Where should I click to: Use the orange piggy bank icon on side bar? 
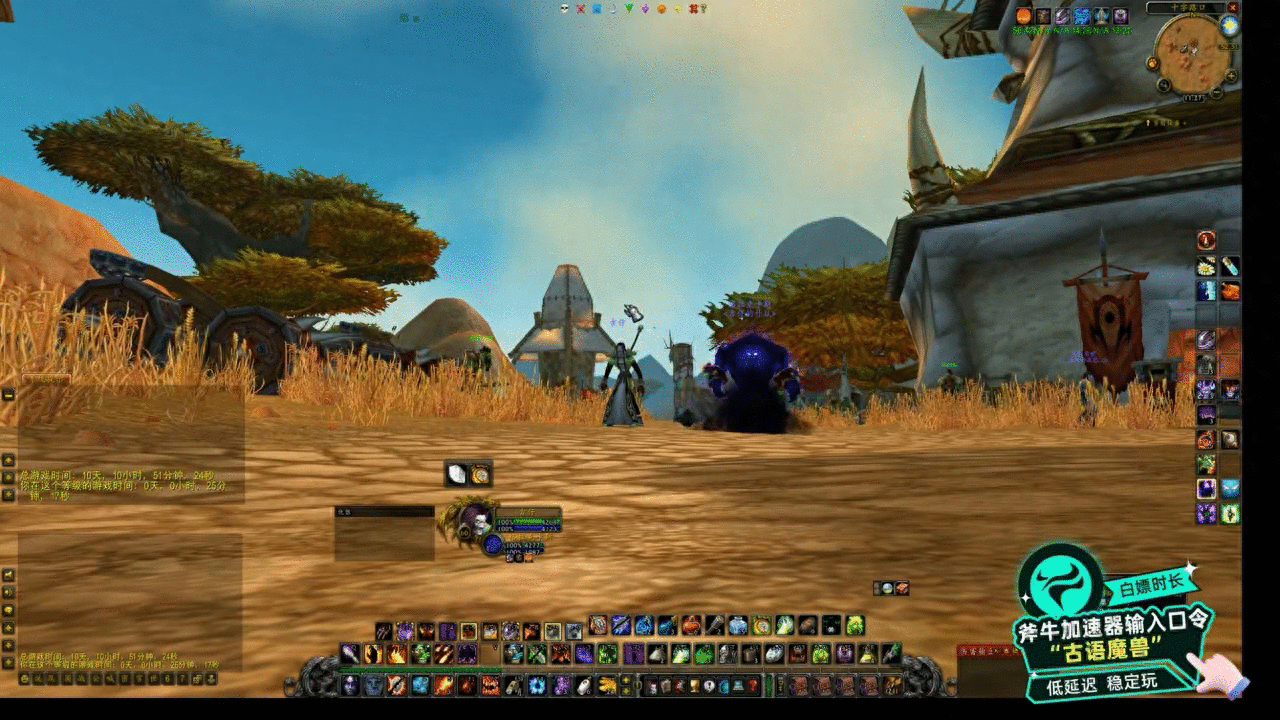pyautogui.click(x=1230, y=291)
